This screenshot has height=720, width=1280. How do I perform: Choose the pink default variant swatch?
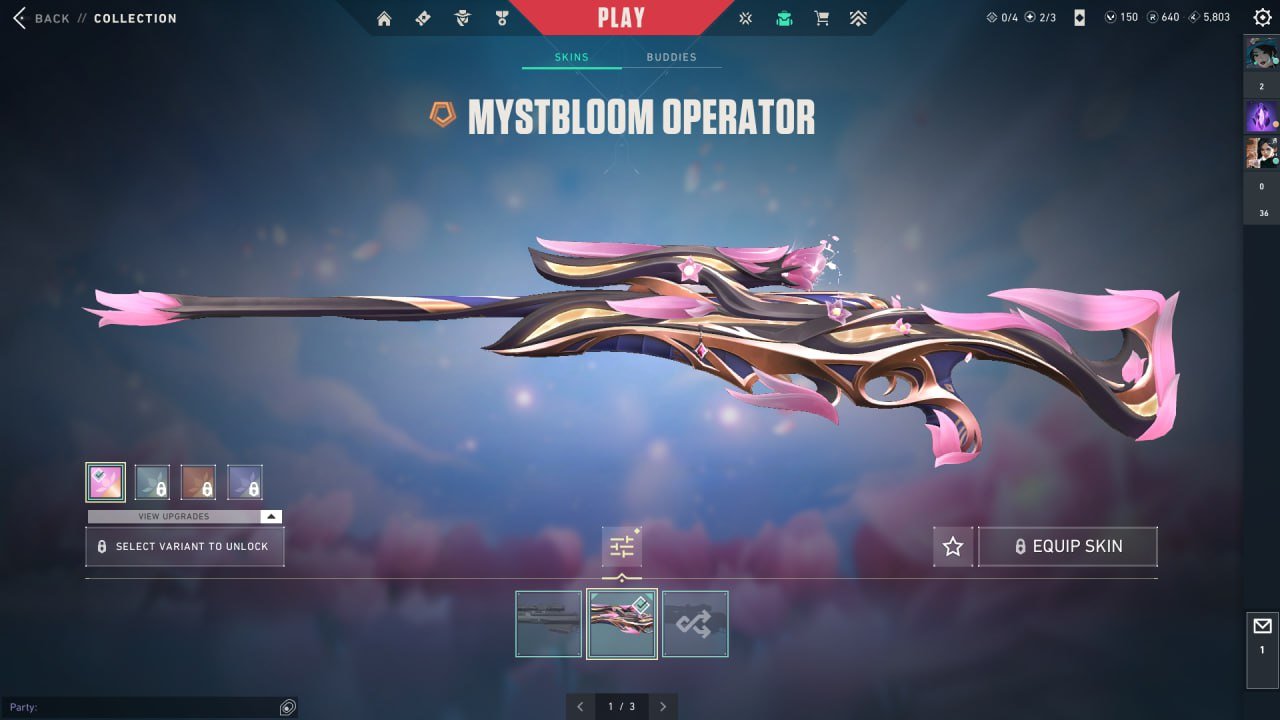pos(105,482)
